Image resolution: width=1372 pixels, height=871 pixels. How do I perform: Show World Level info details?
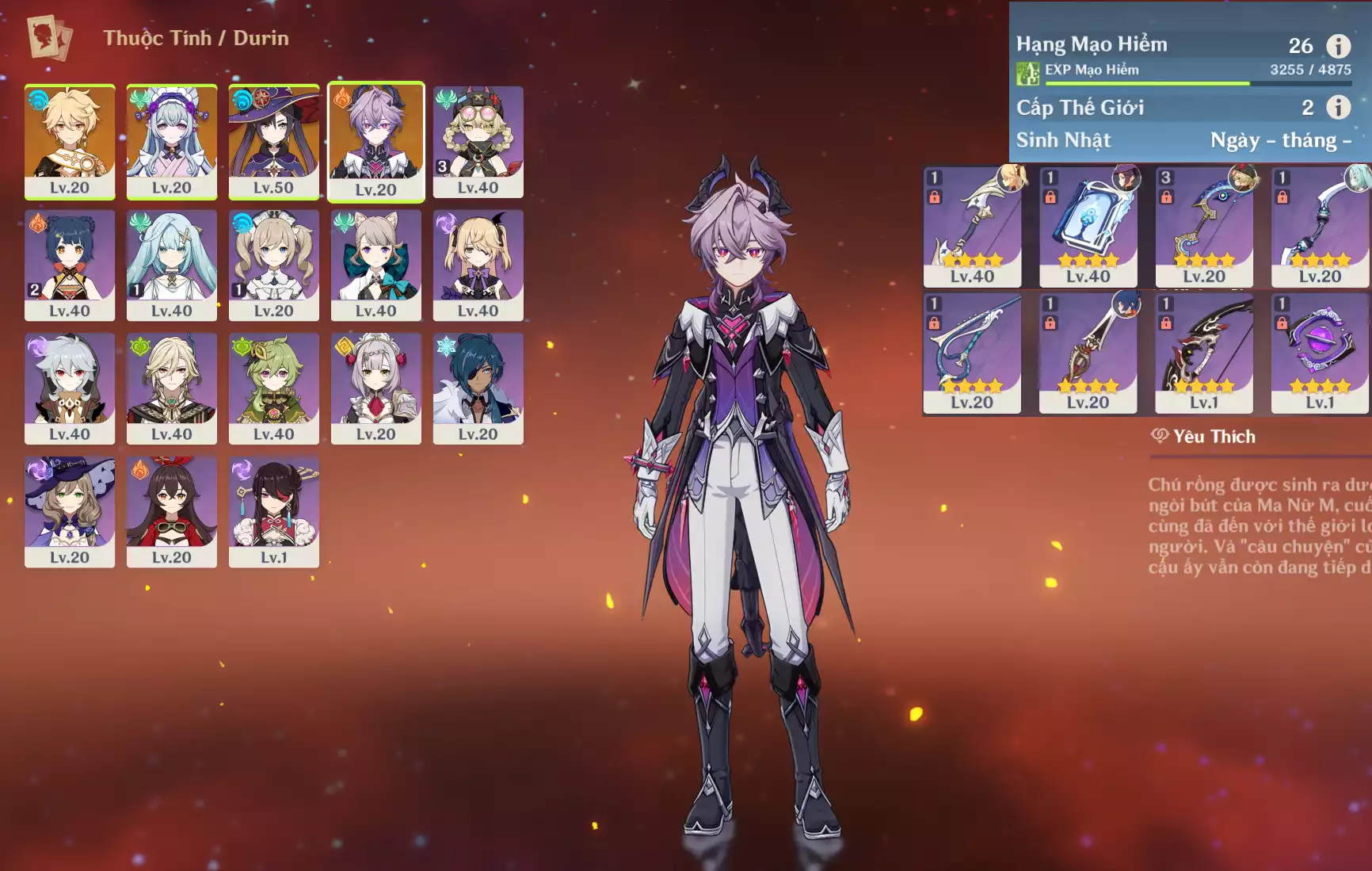click(x=1338, y=107)
